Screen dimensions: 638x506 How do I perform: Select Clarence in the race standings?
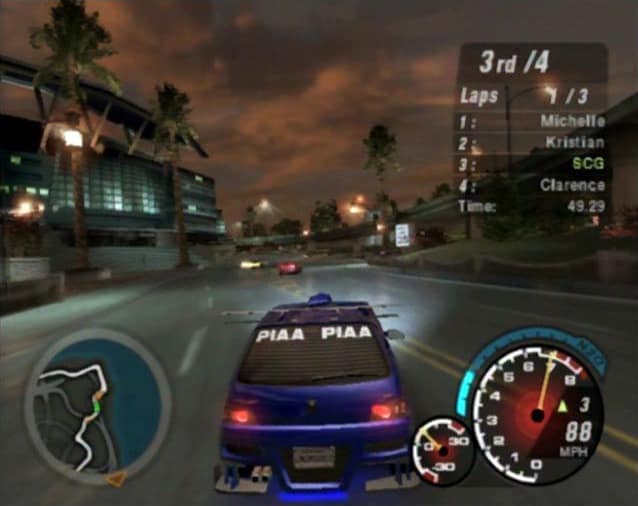point(573,184)
